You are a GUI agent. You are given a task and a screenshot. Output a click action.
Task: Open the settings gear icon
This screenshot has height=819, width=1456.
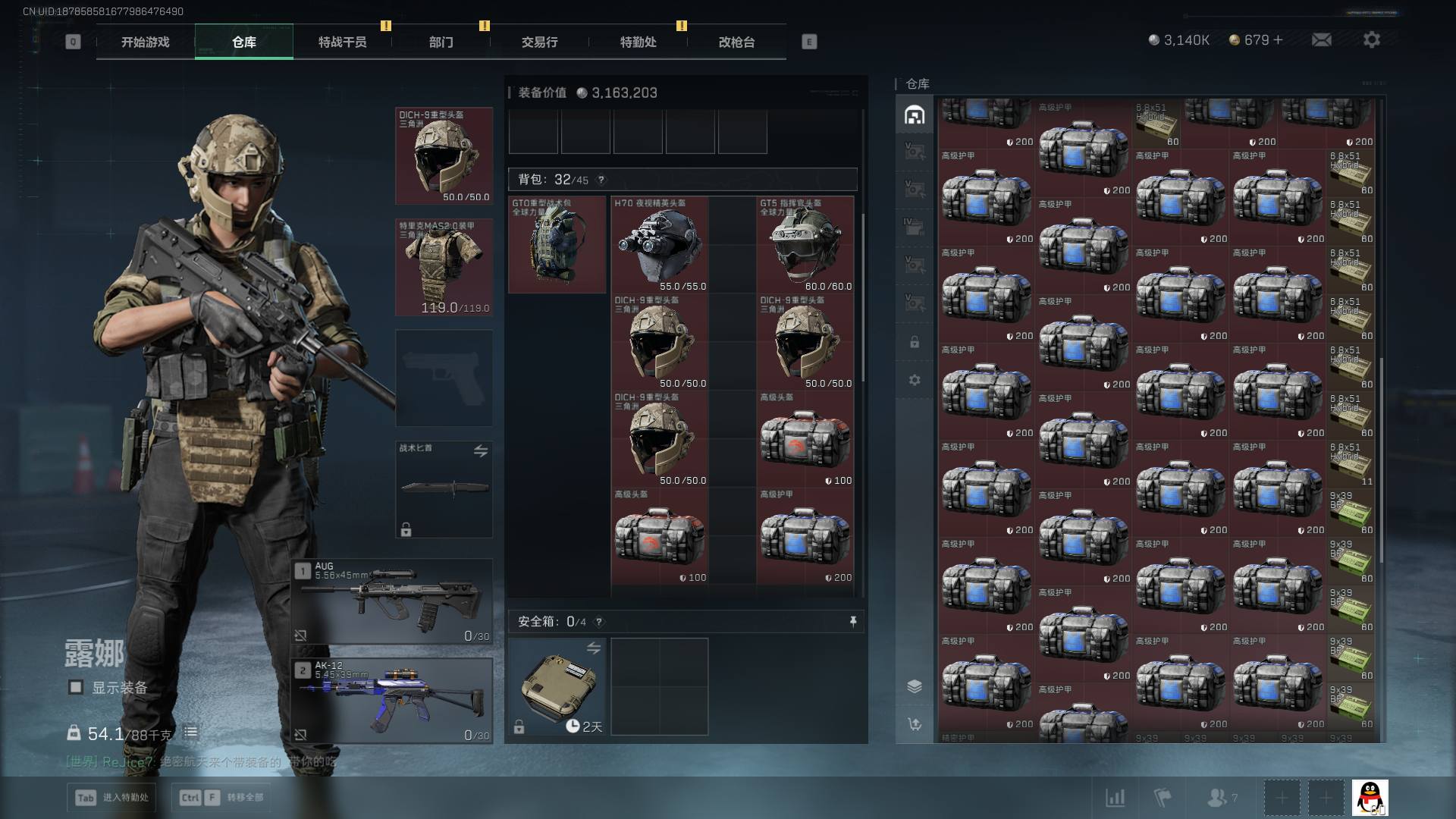click(1371, 40)
